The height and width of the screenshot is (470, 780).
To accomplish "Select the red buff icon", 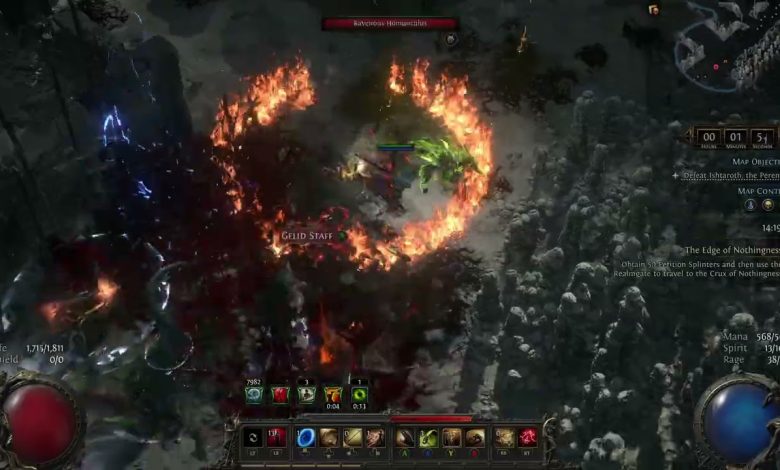I will (281, 395).
